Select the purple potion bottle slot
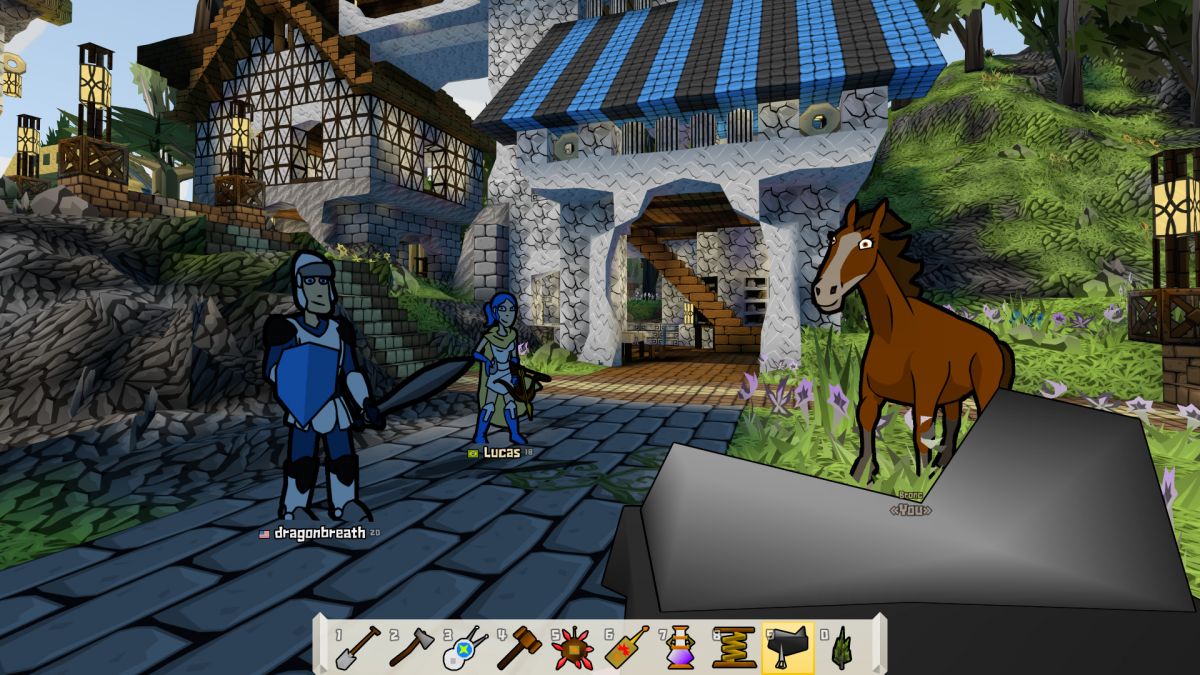 [681, 647]
